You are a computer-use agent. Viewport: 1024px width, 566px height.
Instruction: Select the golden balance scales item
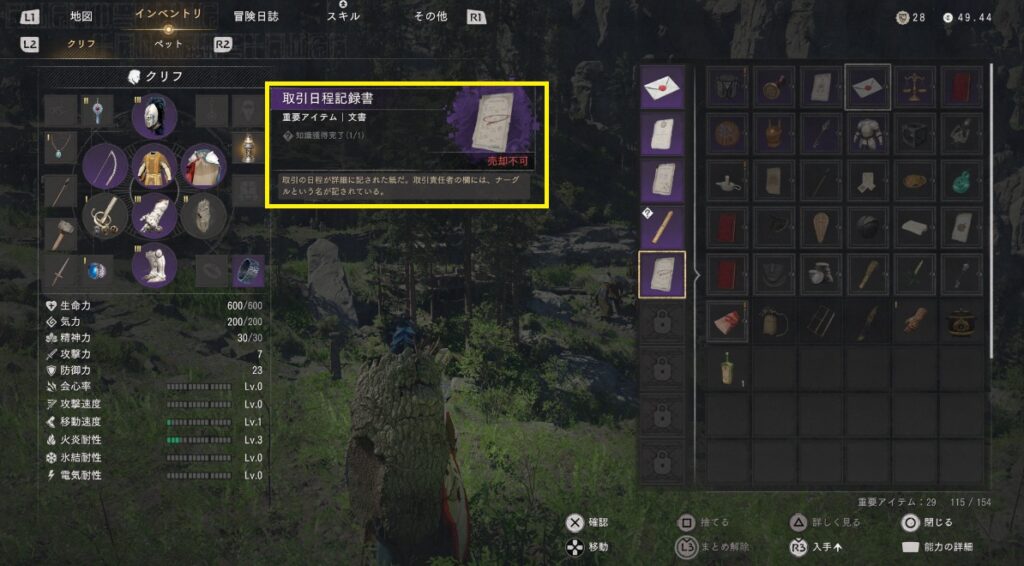(x=915, y=87)
